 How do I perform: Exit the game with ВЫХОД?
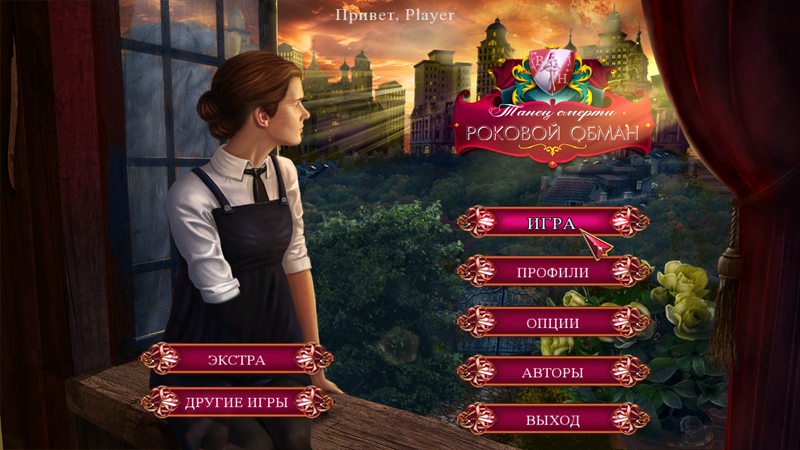point(552,419)
